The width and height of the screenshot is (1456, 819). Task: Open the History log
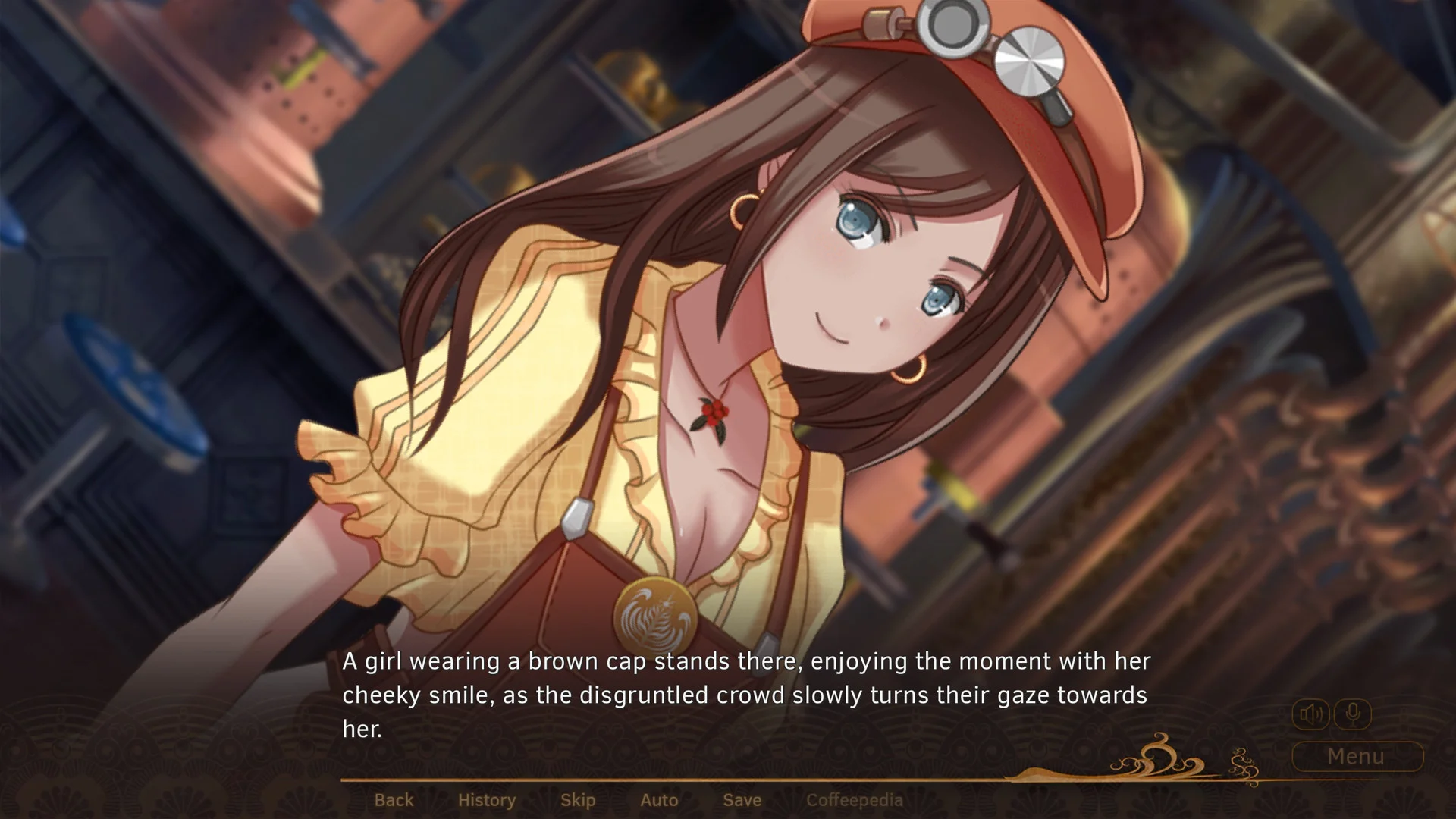[486, 799]
